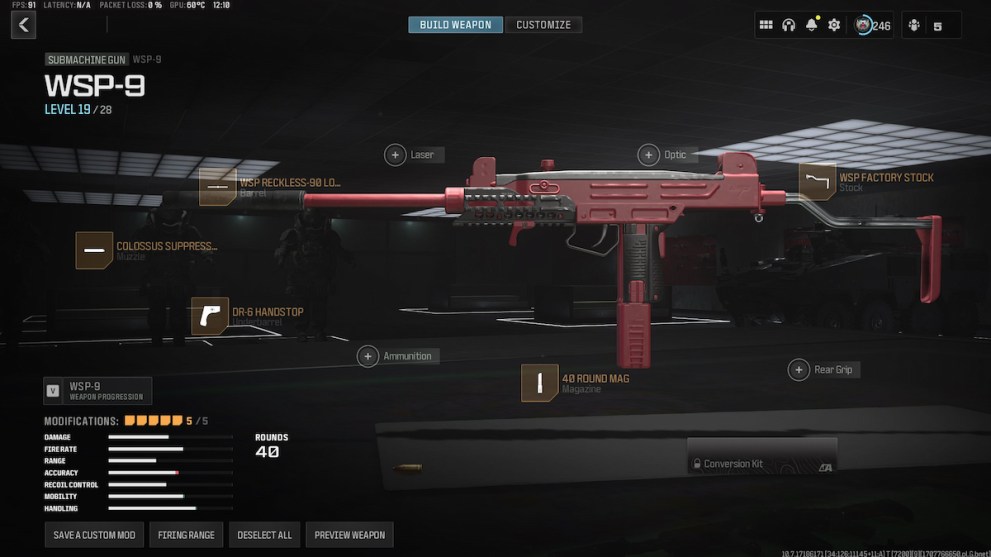Go back using the arrow button
991x557 pixels.
click(x=22, y=25)
